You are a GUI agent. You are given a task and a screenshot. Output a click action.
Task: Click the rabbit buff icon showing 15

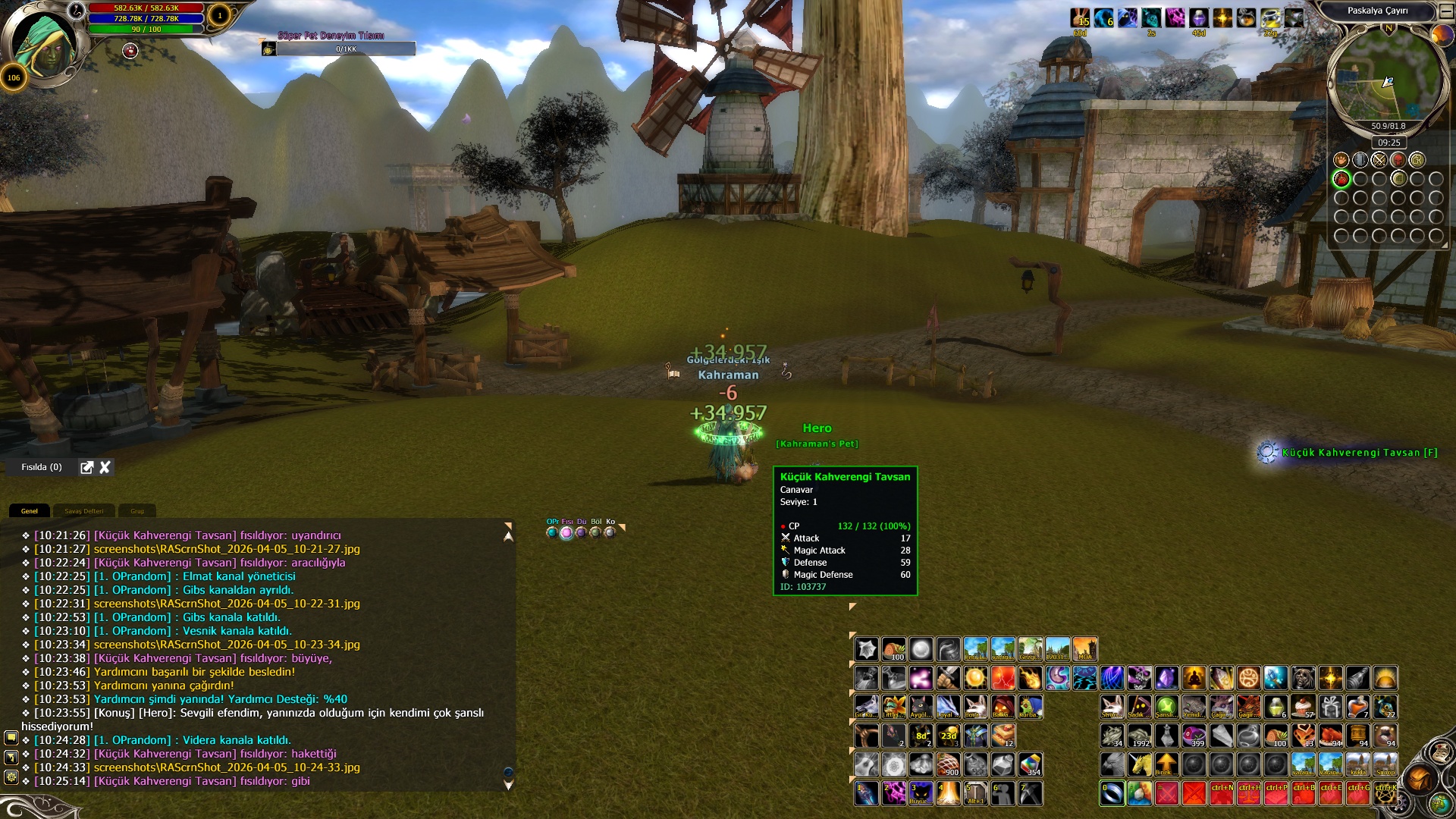pyautogui.click(x=1080, y=18)
